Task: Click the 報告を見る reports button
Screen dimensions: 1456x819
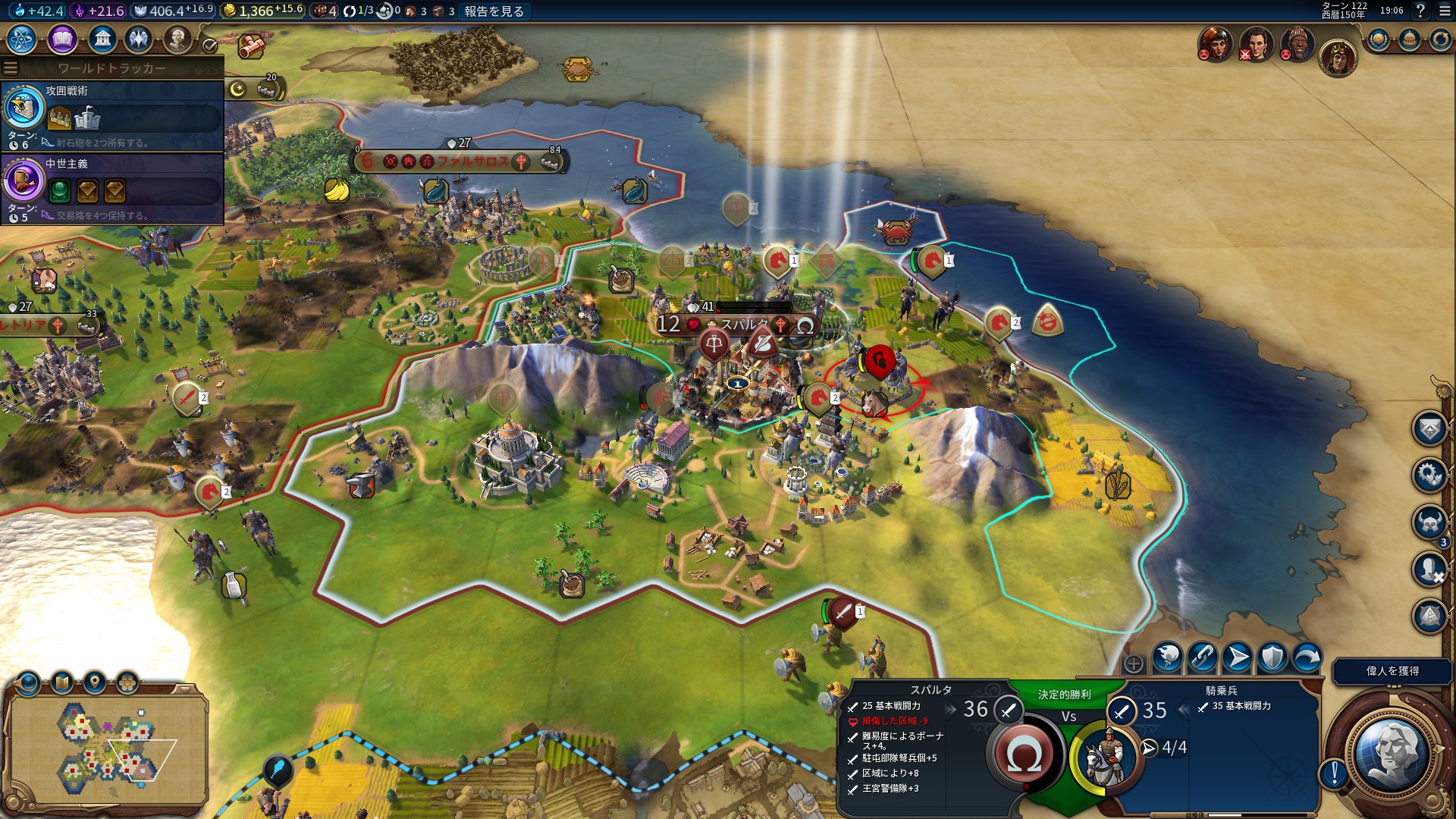Action: pos(494,11)
